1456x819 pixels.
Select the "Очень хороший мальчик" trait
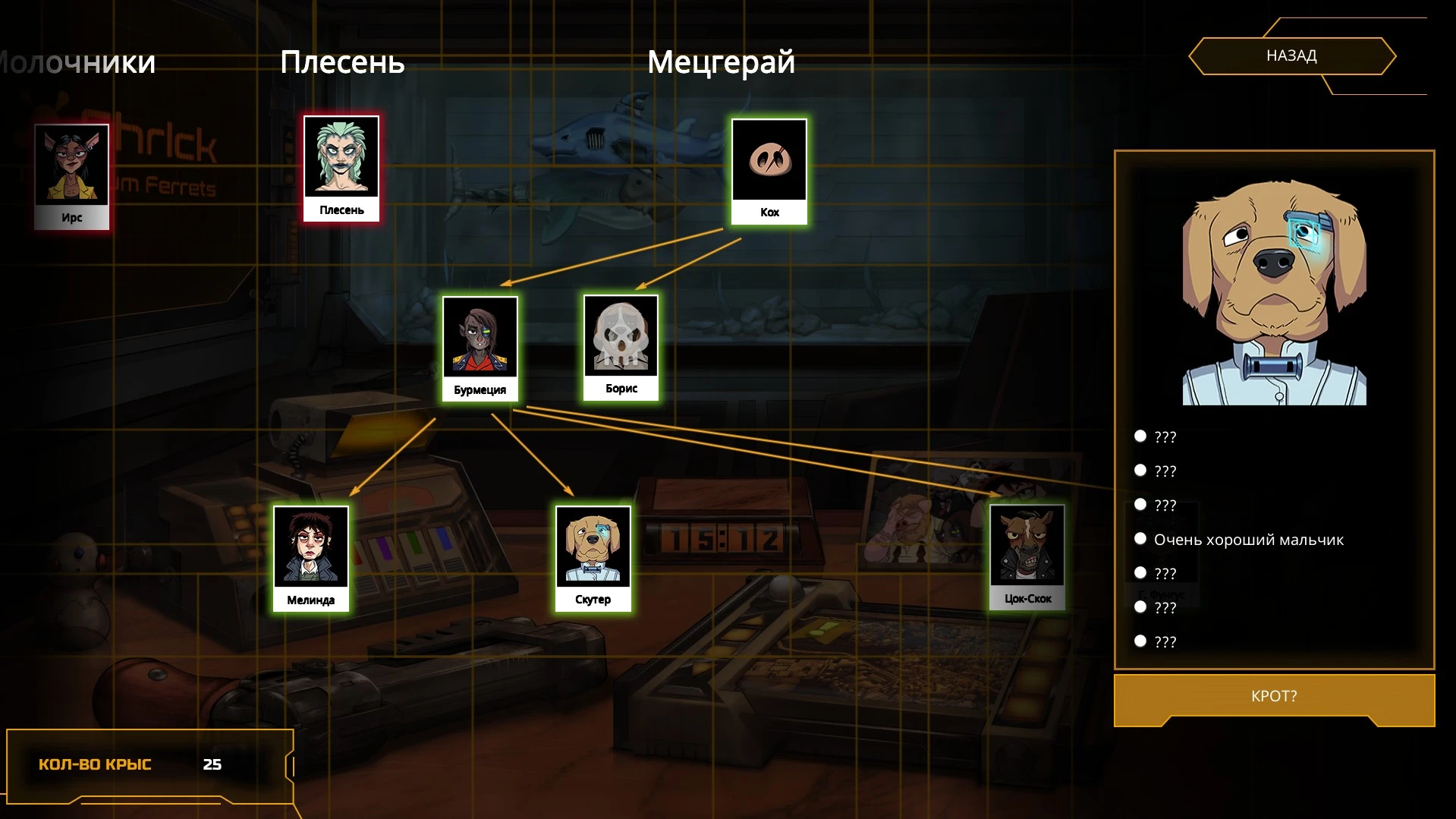coord(1248,539)
